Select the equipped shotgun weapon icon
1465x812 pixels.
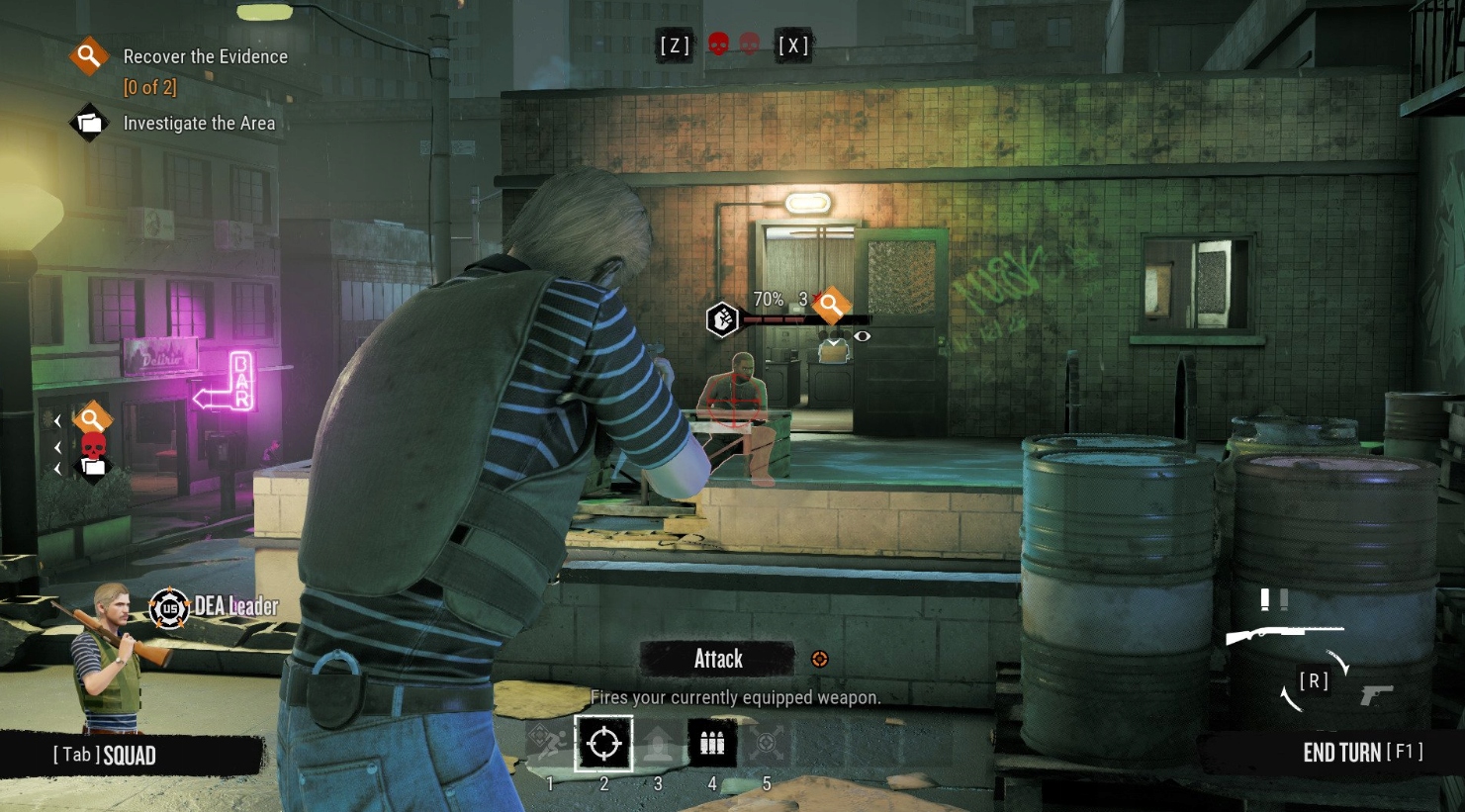click(x=1283, y=634)
